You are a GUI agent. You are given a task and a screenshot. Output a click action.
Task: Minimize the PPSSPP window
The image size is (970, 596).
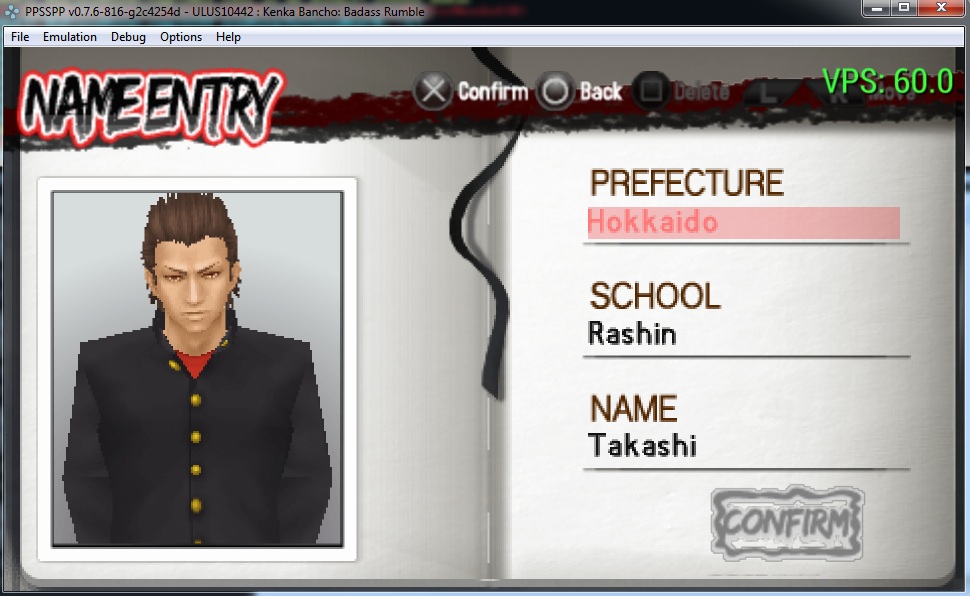(877, 8)
